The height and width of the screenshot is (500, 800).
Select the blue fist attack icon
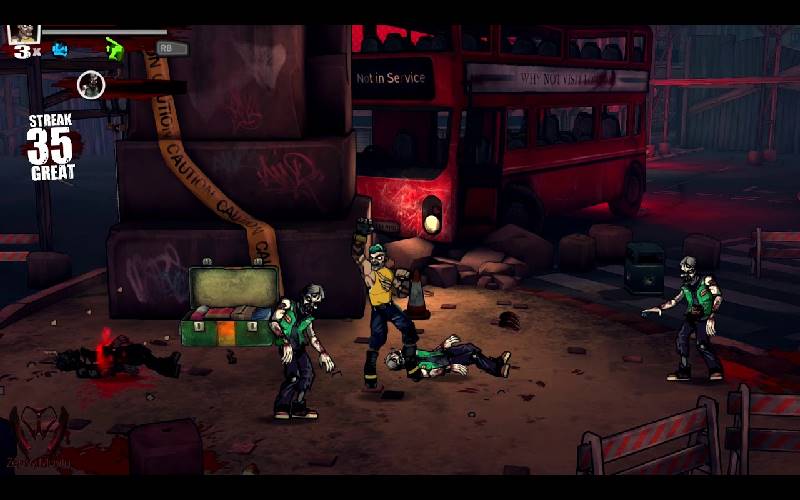pos(61,49)
